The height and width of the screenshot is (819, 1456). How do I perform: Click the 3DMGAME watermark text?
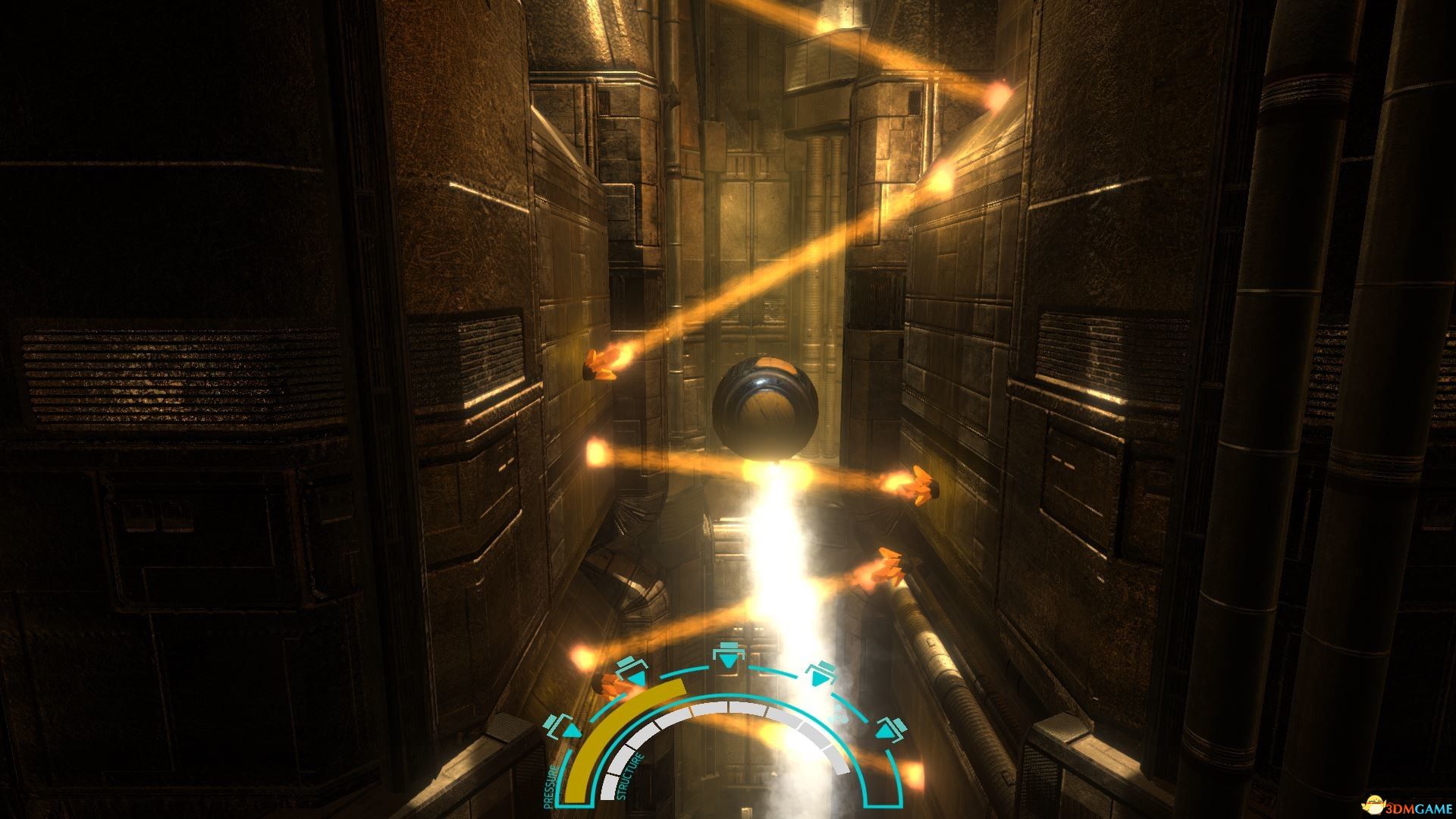[x=1419, y=808]
